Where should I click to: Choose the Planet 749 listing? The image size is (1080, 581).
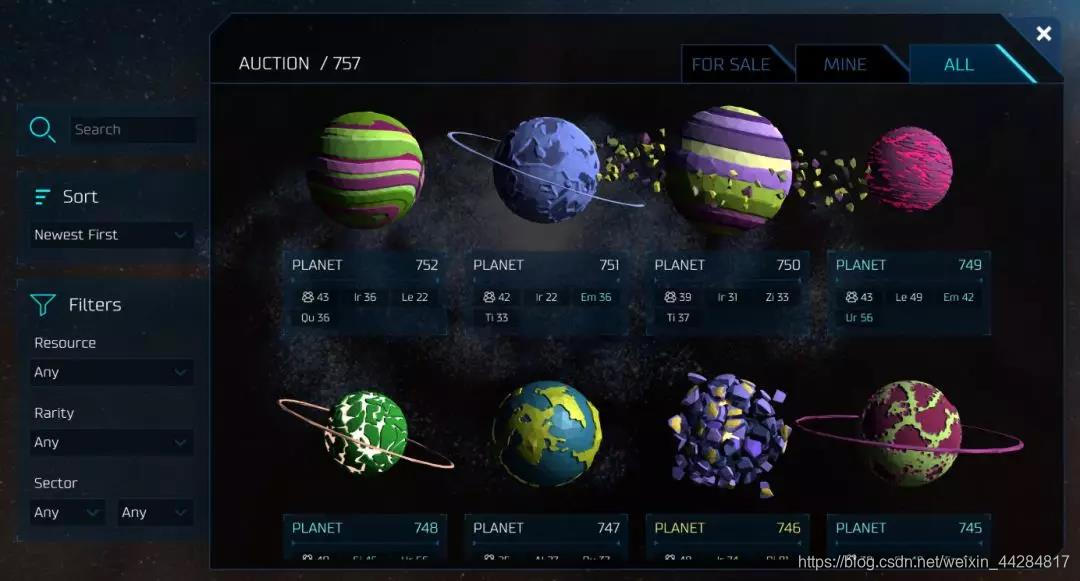click(x=908, y=290)
